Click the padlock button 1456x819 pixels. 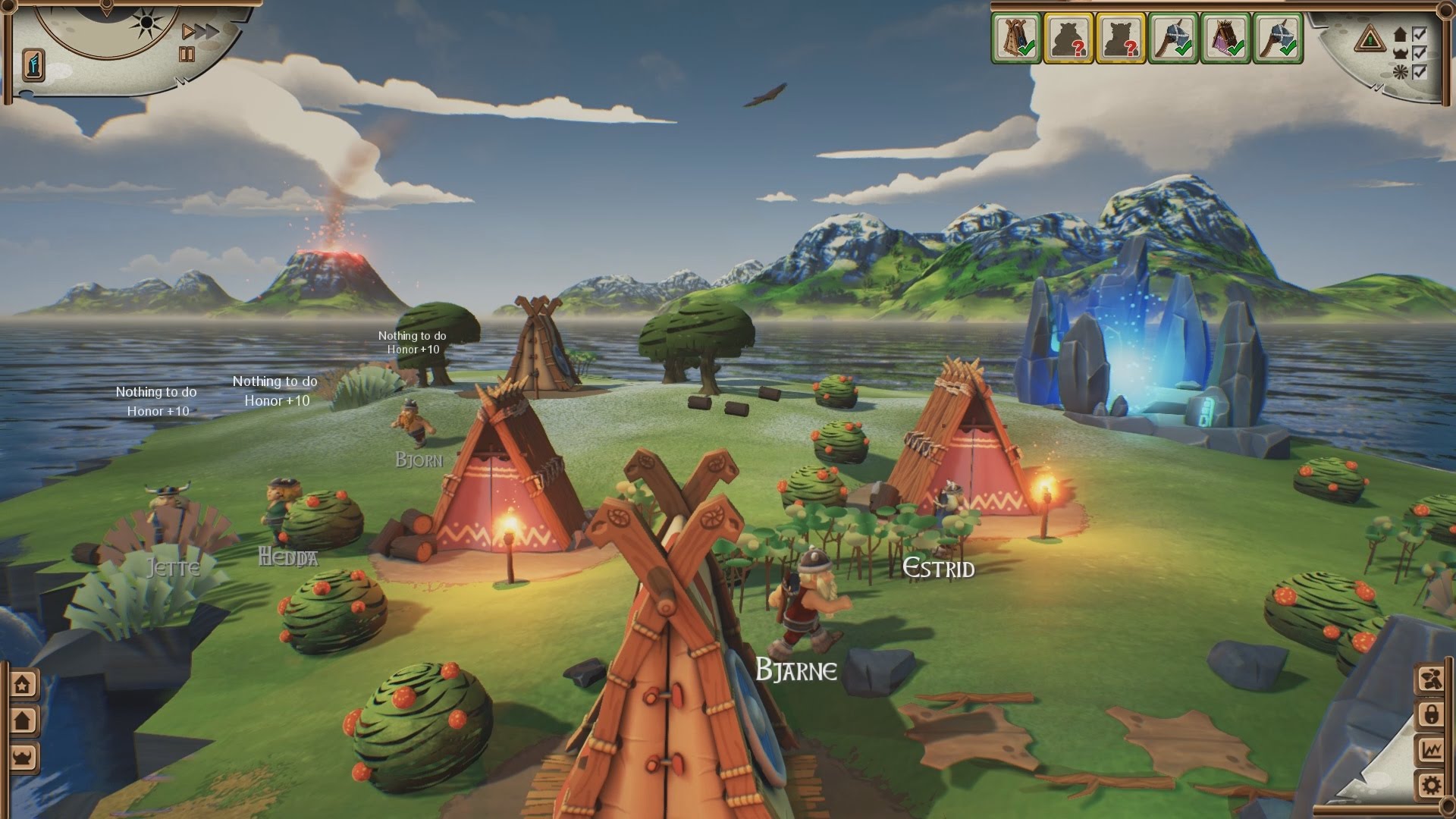(1432, 714)
